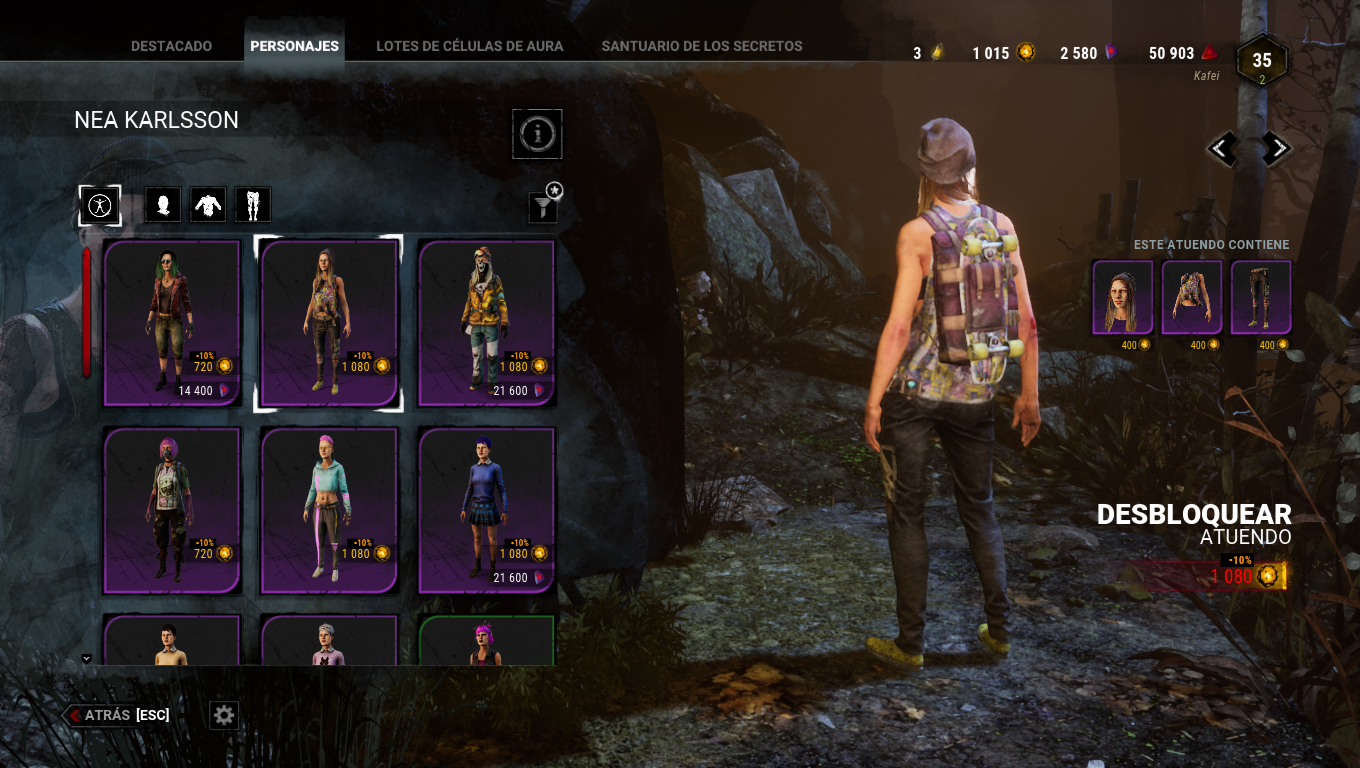Viewport: 1360px width, 768px height.
Task: Open the settings gear next to ATRÁS
Action: (x=223, y=715)
